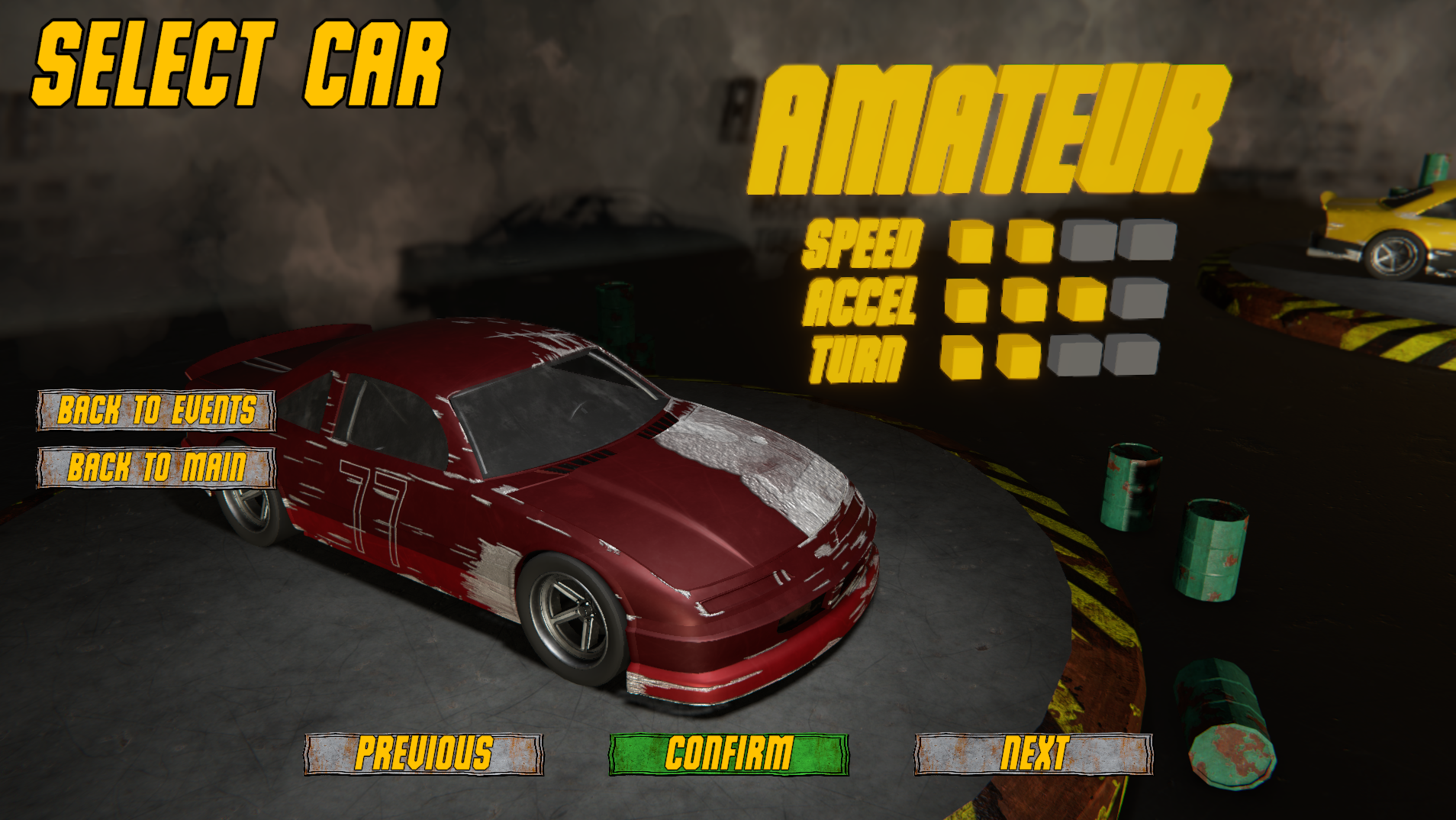Click the Turn stat label
The image size is (1456, 820).
click(858, 353)
